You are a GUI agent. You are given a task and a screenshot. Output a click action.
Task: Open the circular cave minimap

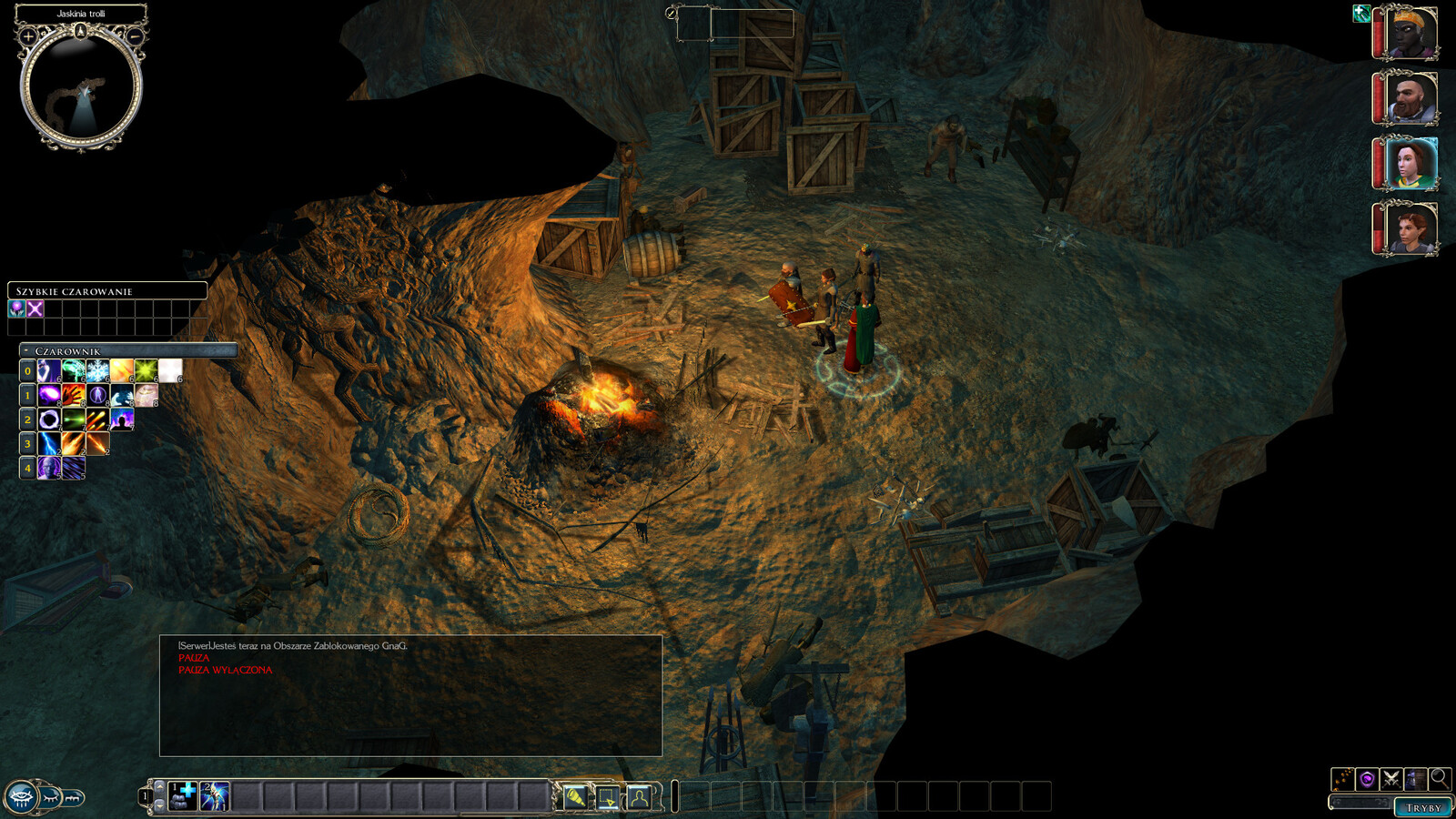[81, 87]
